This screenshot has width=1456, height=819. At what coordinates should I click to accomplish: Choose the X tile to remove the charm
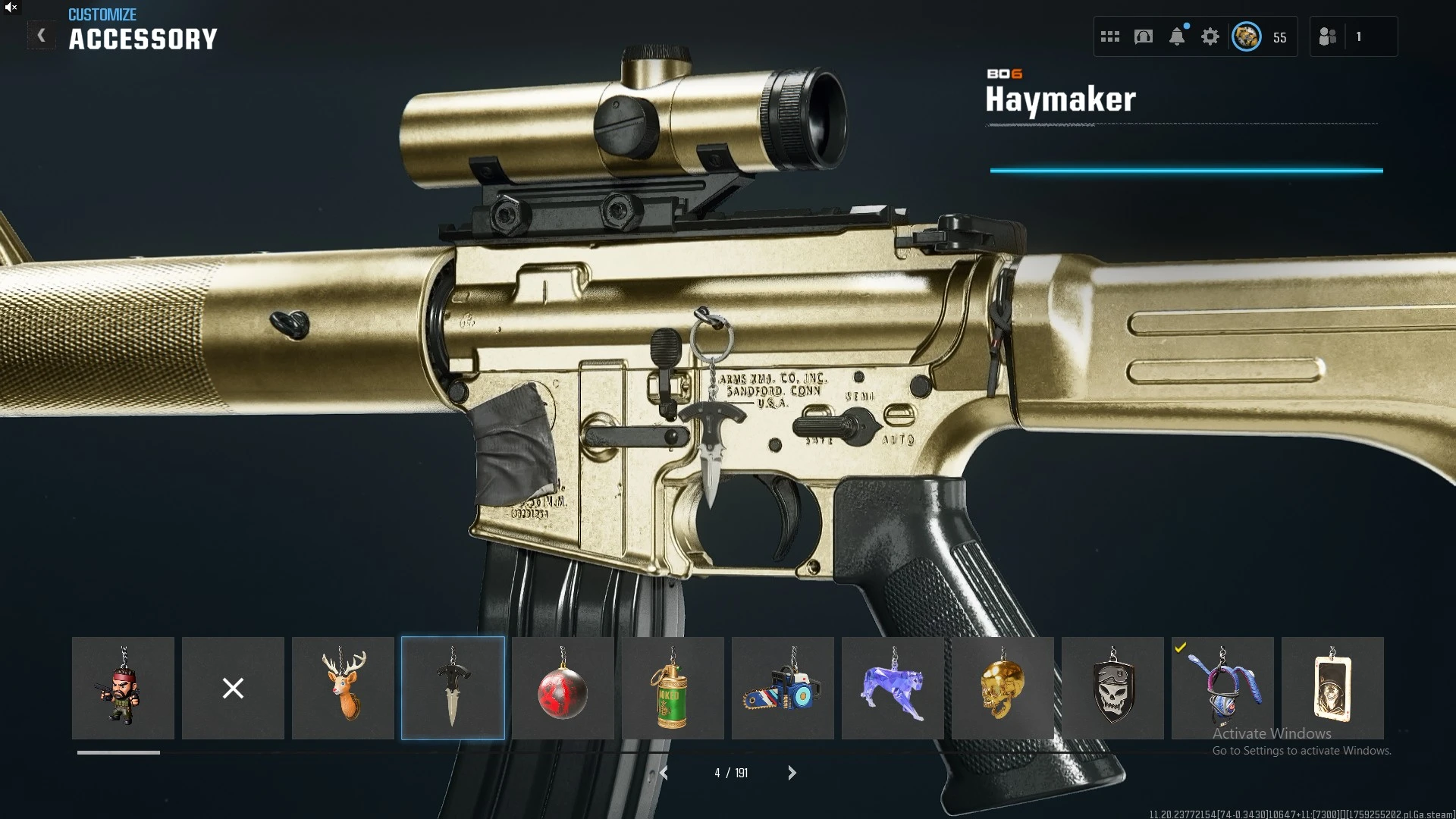(x=233, y=688)
